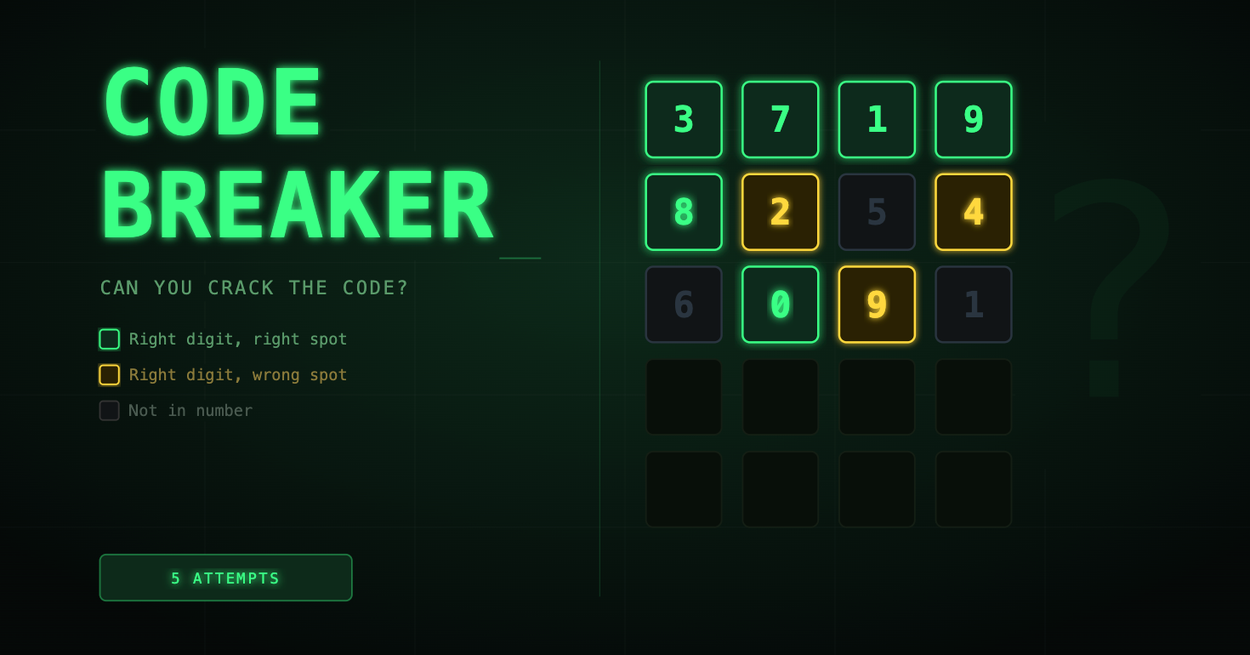Select the green 0 tile
The image size is (1250, 655).
780,304
